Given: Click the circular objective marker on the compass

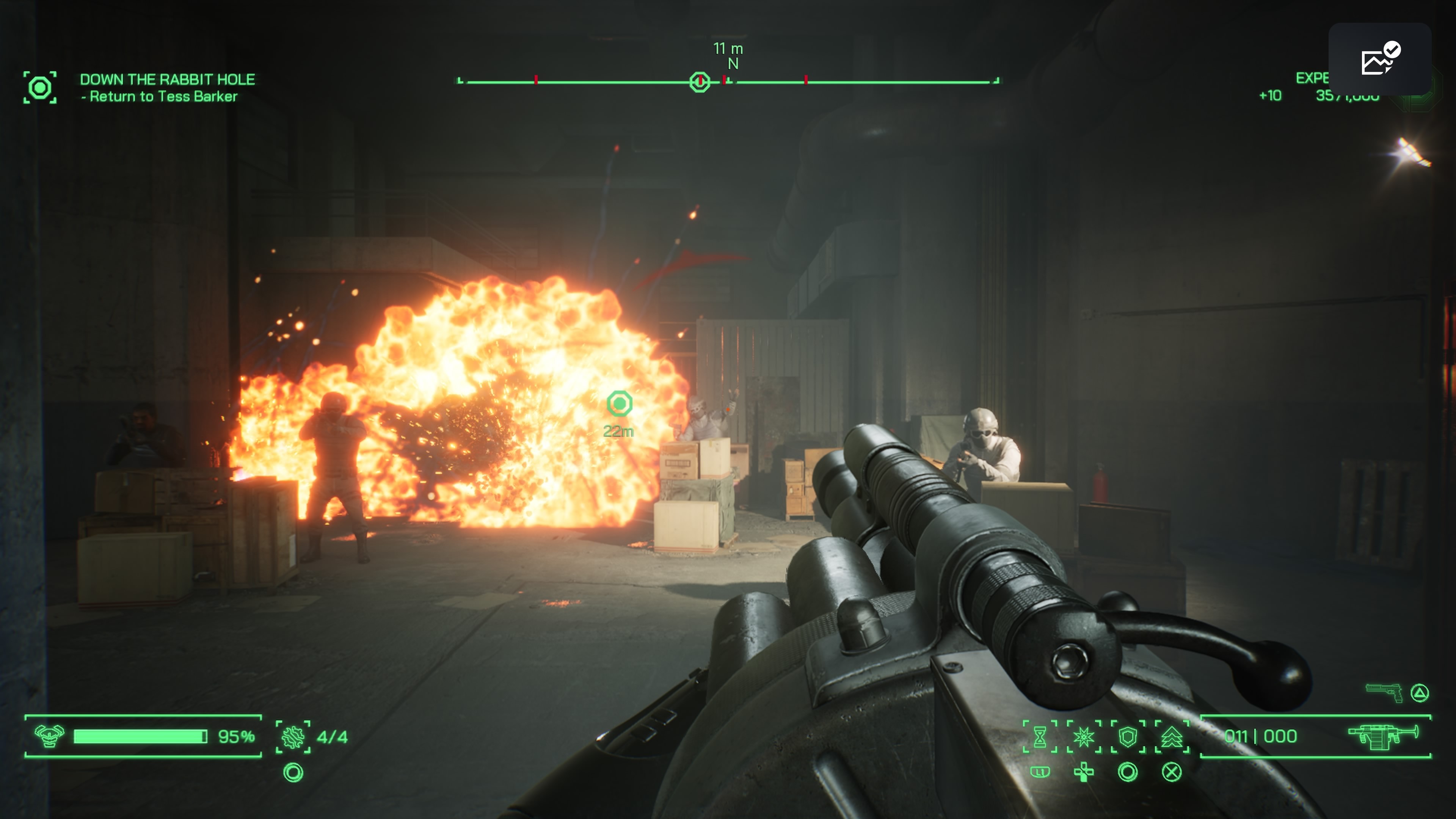Looking at the screenshot, I should [x=700, y=83].
